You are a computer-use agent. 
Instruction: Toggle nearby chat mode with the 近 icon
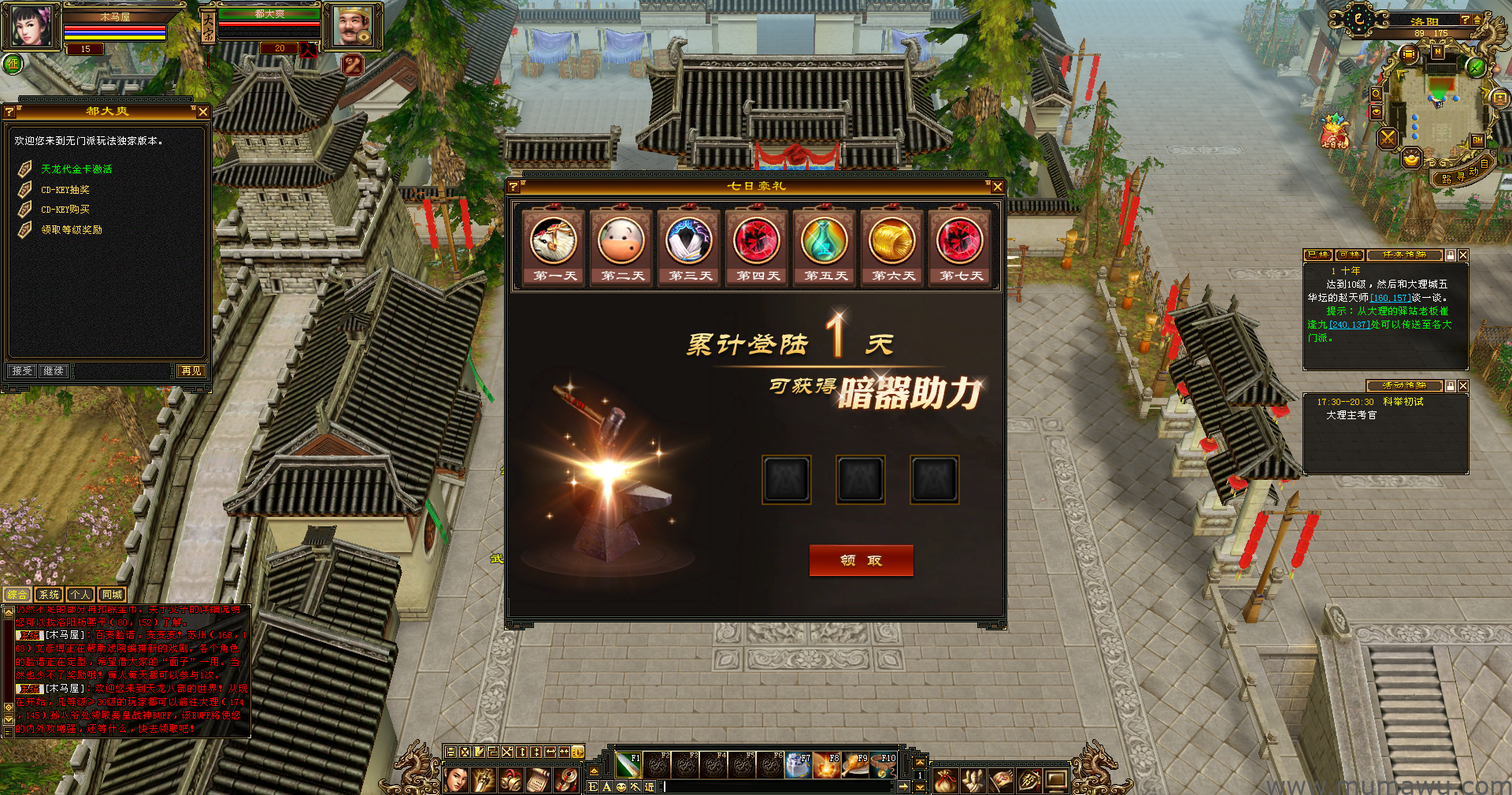pyautogui.click(x=649, y=786)
